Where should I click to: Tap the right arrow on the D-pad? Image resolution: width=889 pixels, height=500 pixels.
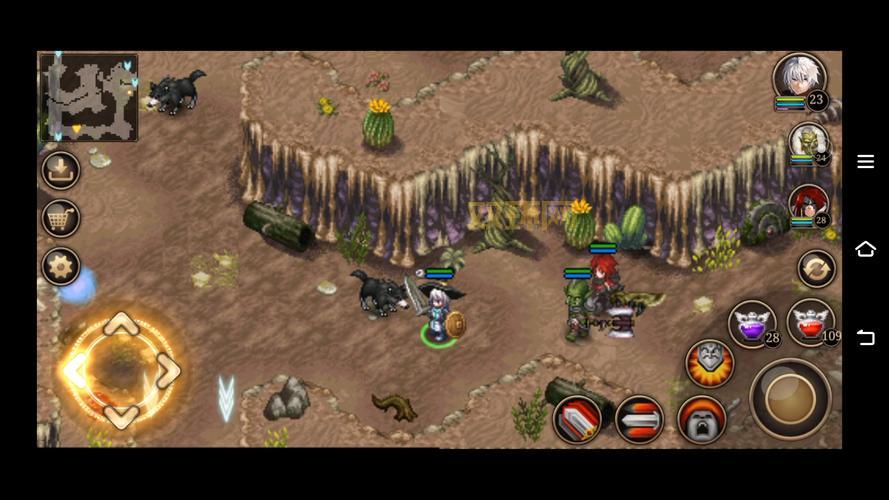[167, 371]
